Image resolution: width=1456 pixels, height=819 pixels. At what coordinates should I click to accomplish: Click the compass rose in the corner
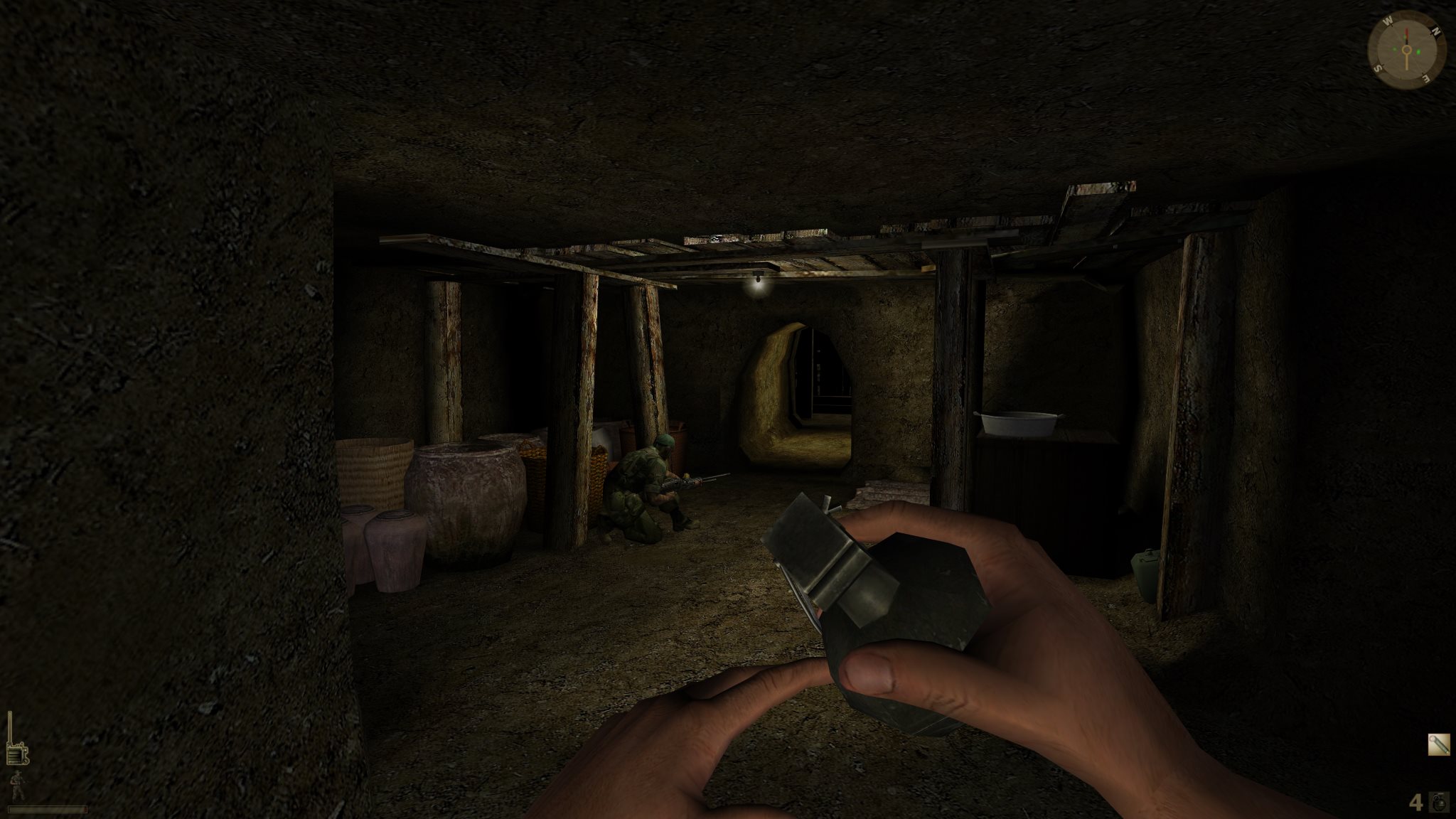[x=1406, y=50]
